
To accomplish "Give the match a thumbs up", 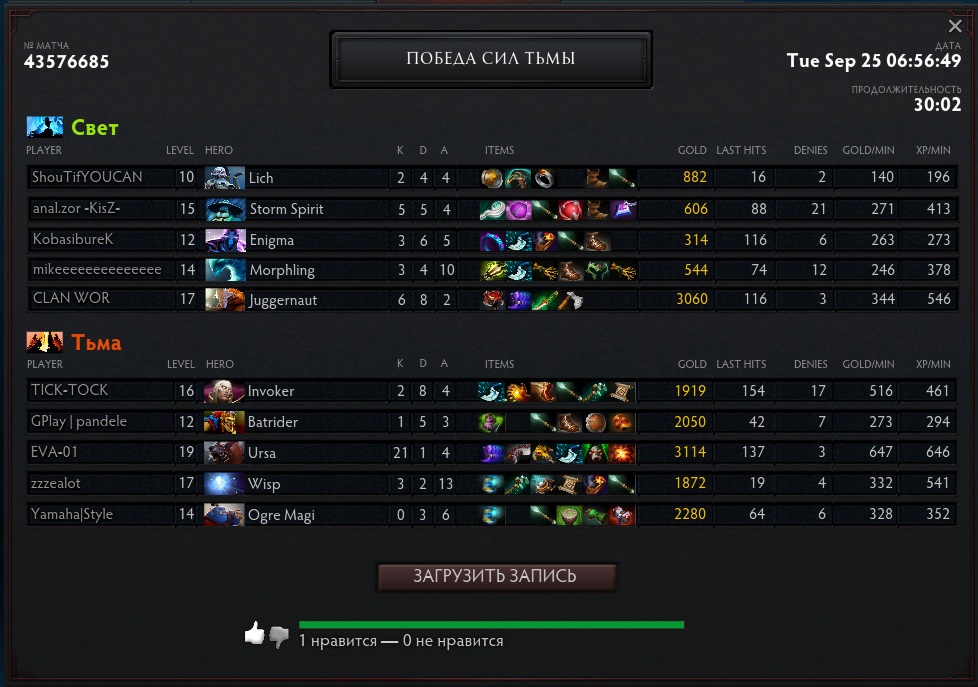I will (255, 632).
